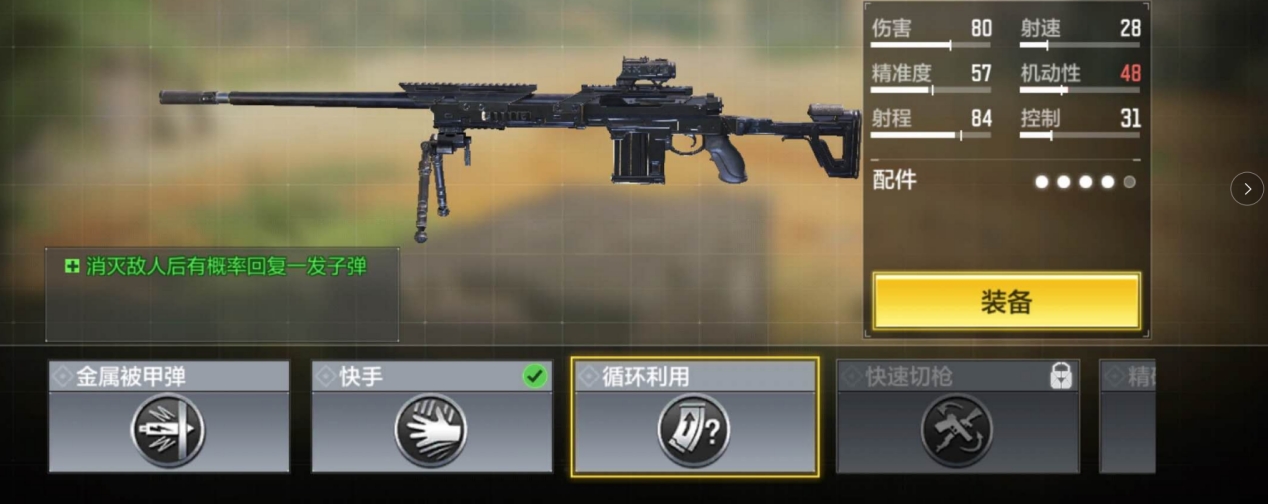The height and width of the screenshot is (504, 1268).
Task: Equip the weapon with the yellow 装备 button
Action: click(1006, 301)
